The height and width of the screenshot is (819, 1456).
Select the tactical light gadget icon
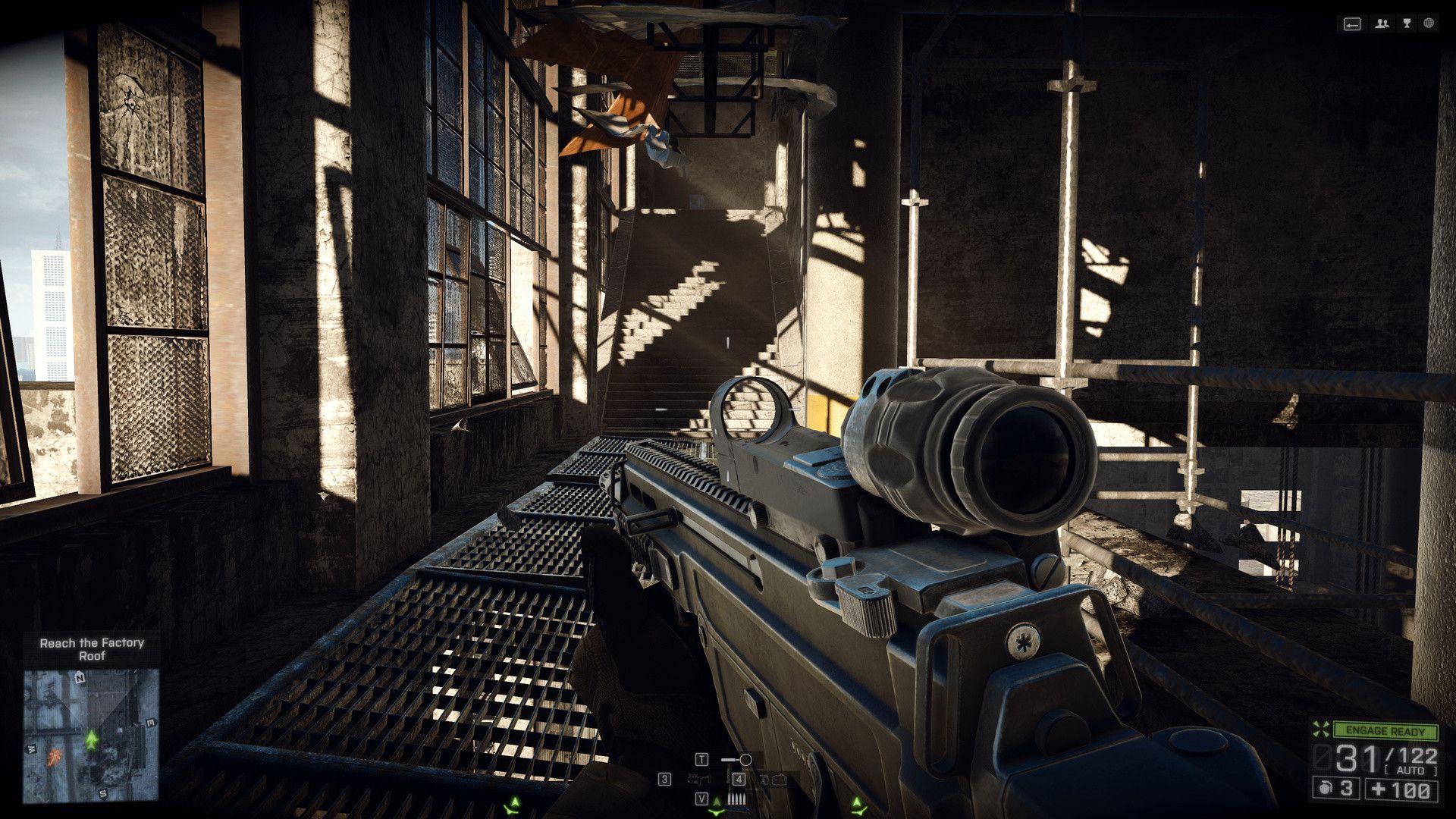pos(736,759)
